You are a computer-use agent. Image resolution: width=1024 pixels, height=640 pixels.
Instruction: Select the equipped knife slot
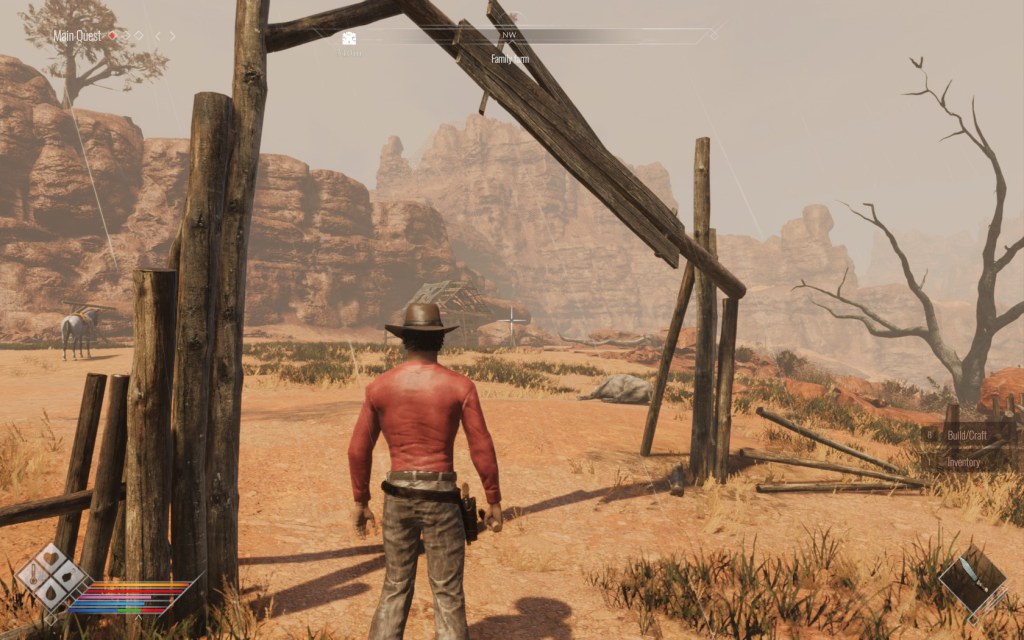973,580
